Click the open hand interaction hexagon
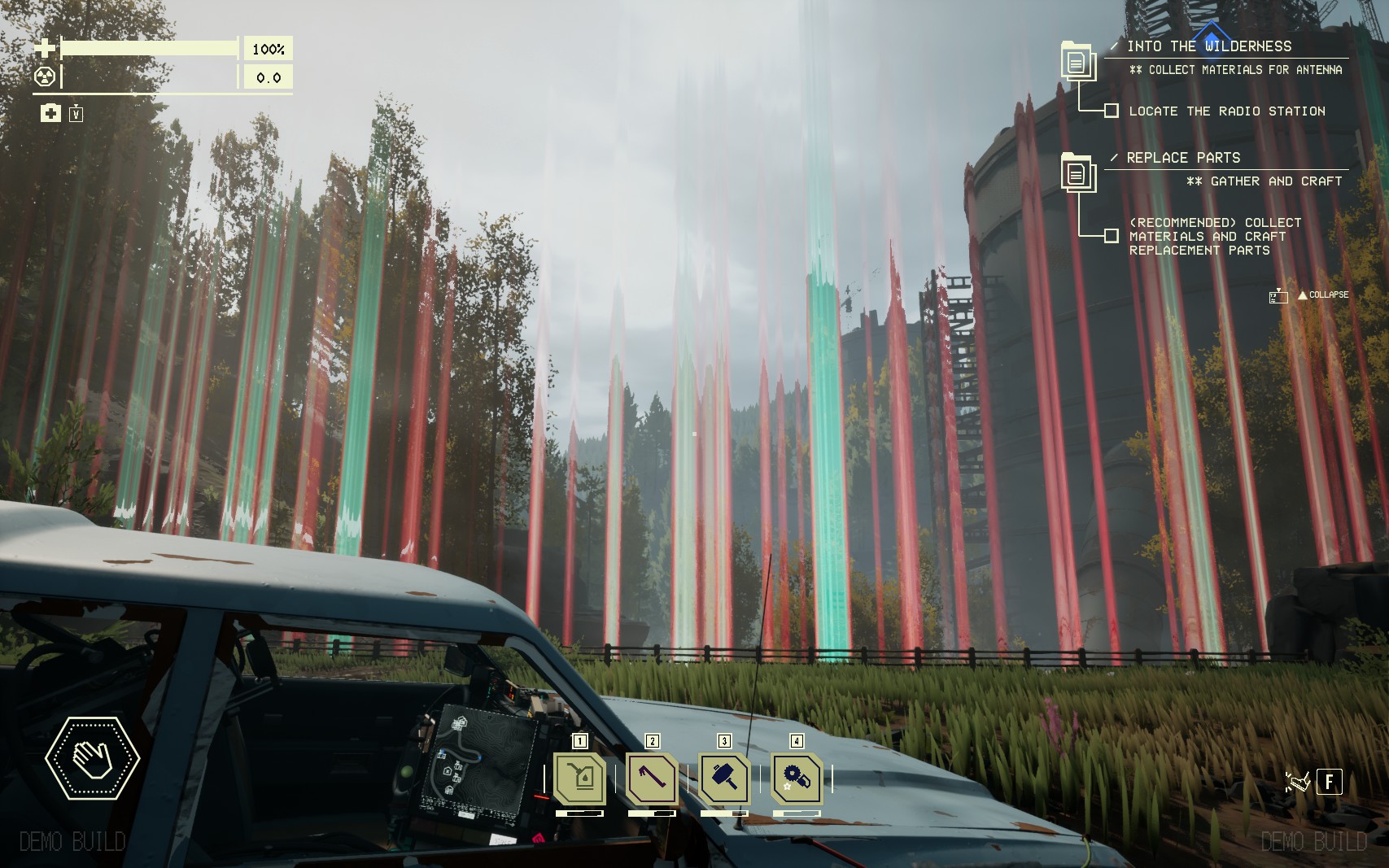Viewport: 1389px width, 868px height. (92, 757)
